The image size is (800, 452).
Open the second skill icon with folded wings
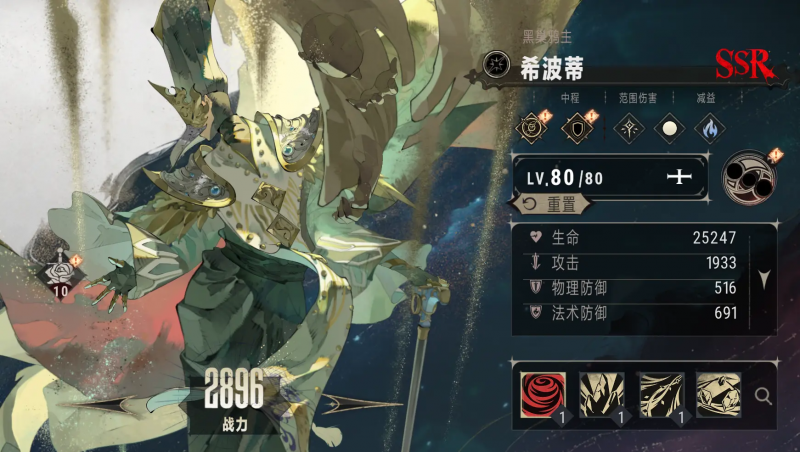(602, 394)
